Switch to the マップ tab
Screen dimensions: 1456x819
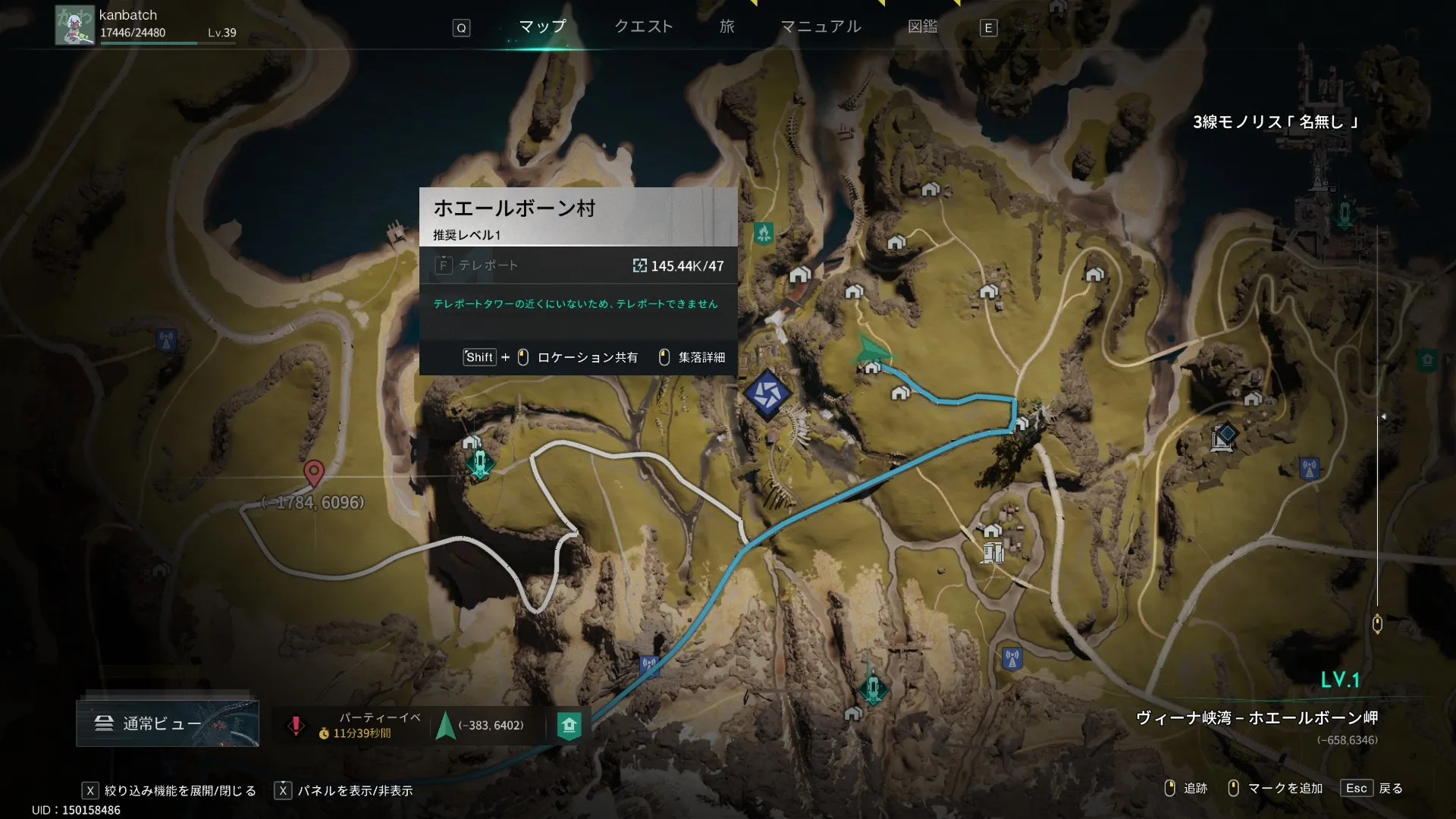pyautogui.click(x=542, y=27)
